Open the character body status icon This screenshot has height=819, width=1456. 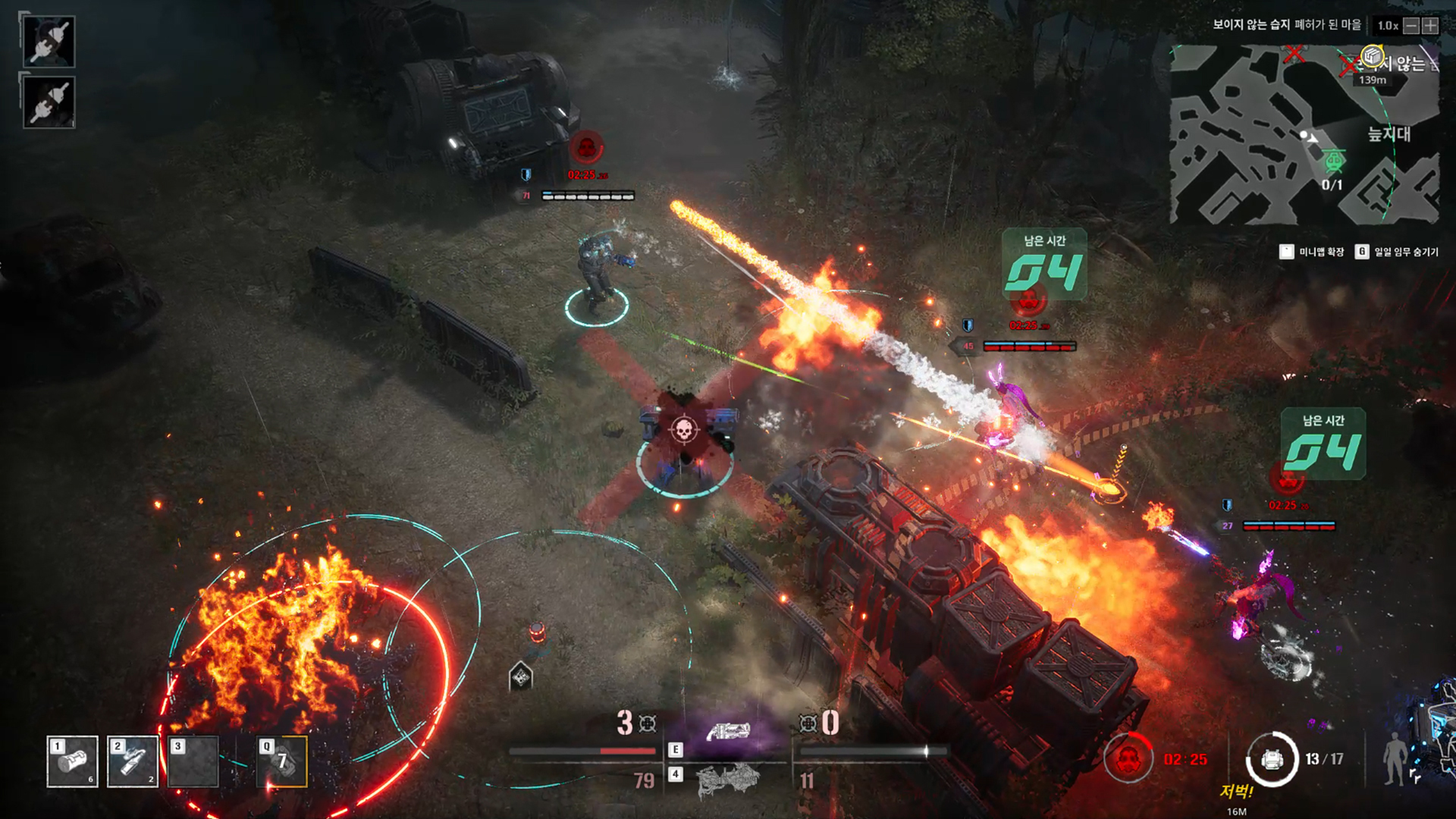(1394, 759)
